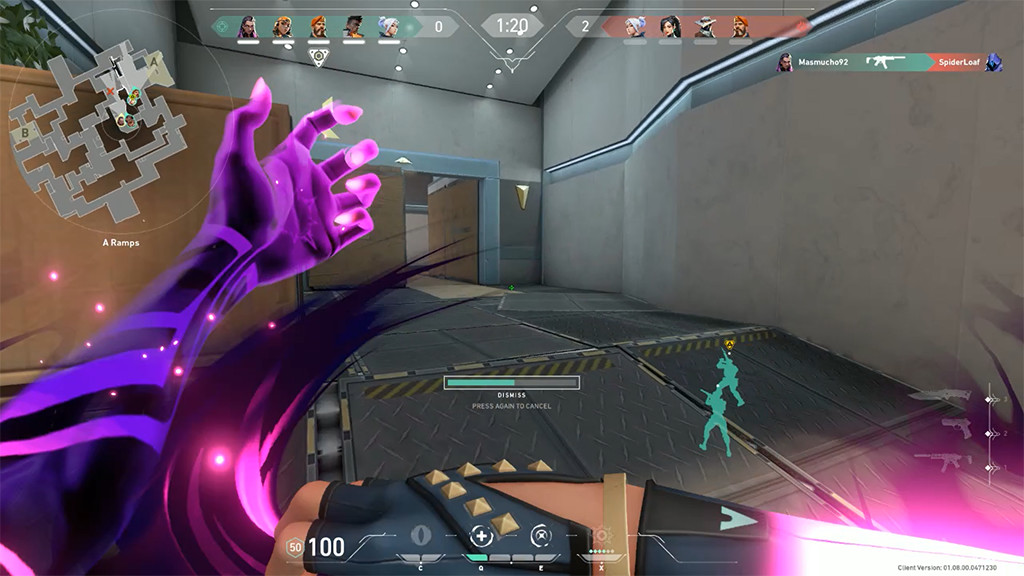1024x576 pixels.
Task: Choose the enemy Jett portrait
Action: (x=635, y=26)
